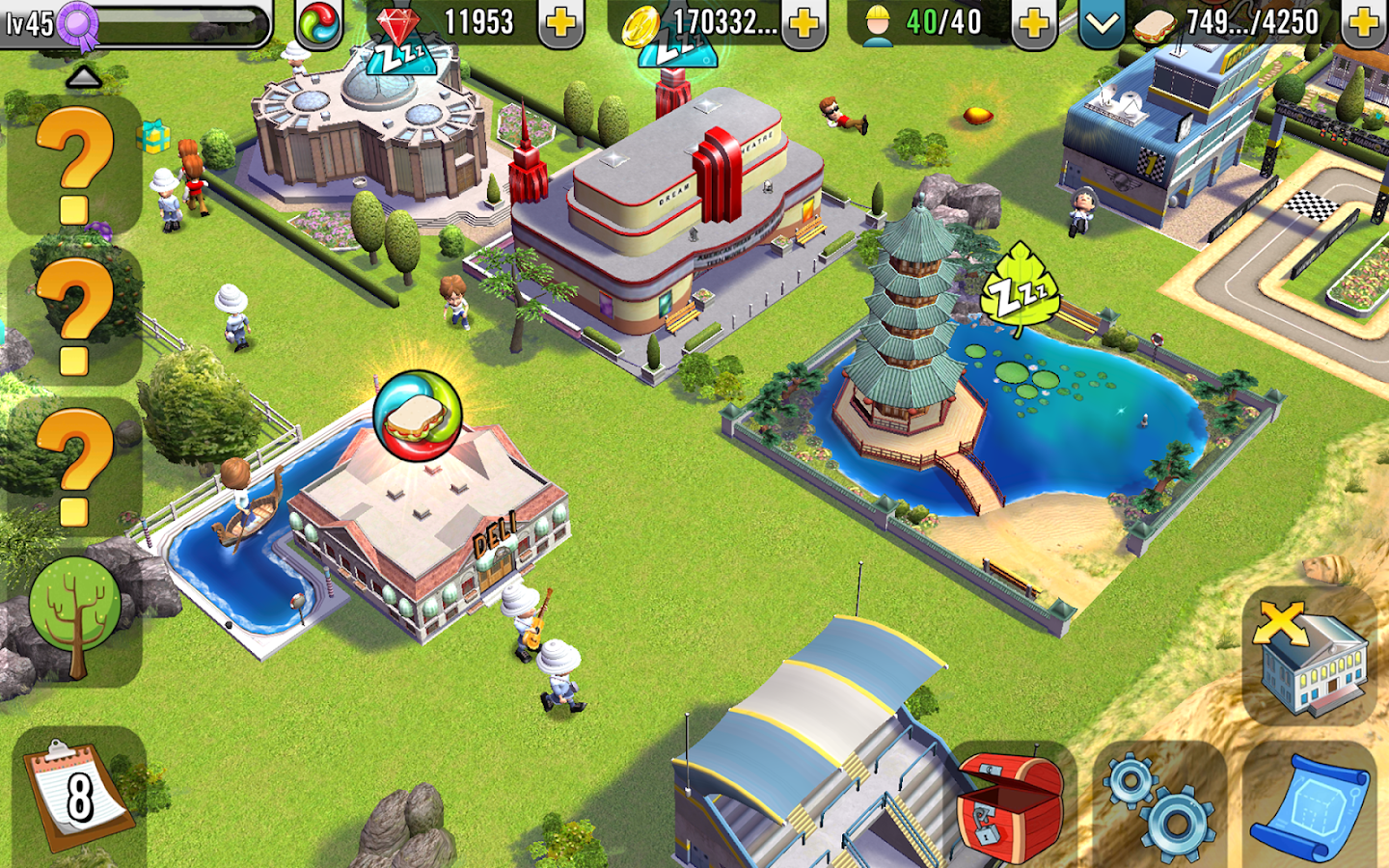Click the colorful swirl orb beside level bar
This screenshot has width=1389, height=868.
point(321,21)
